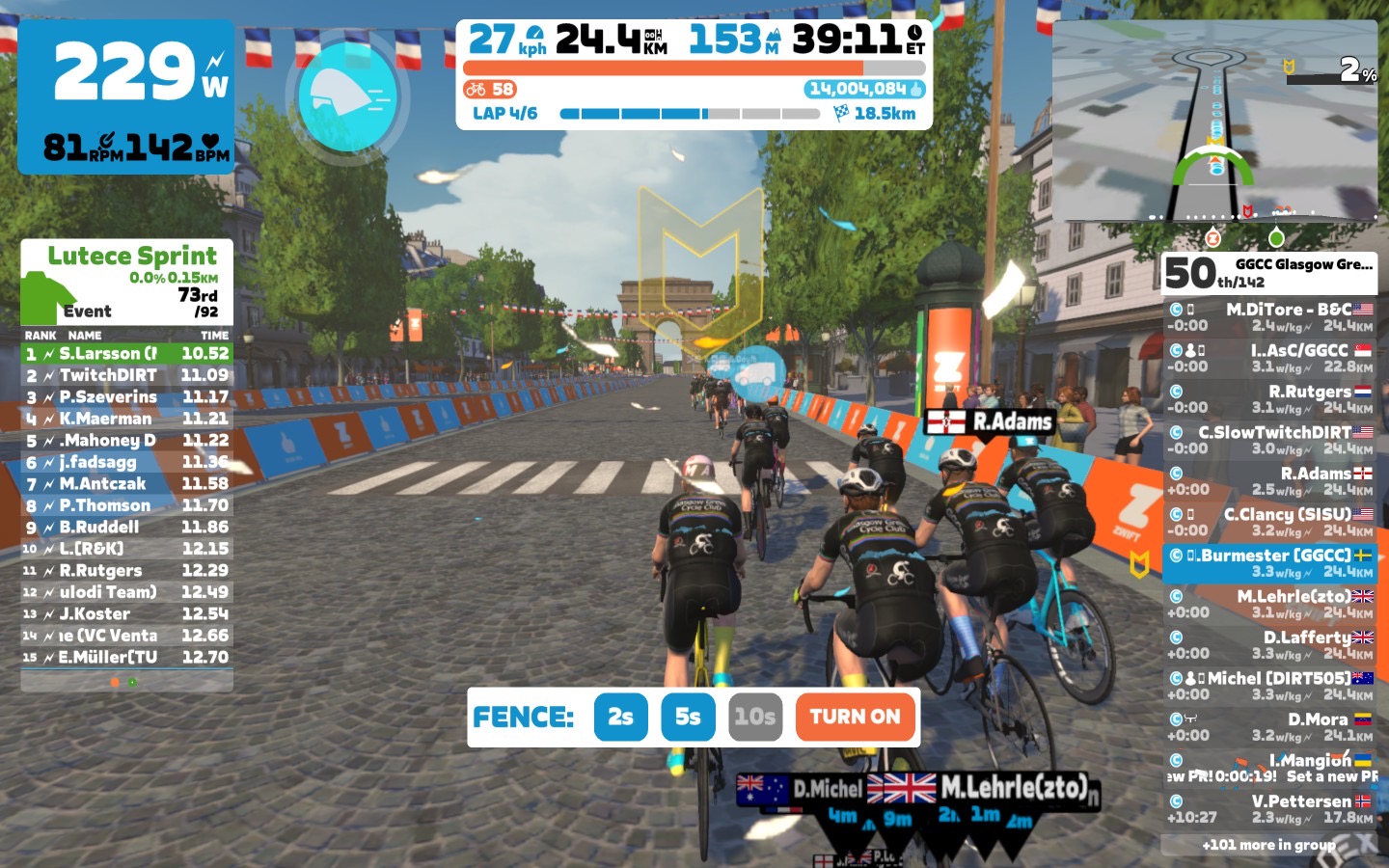Image resolution: width=1389 pixels, height=868 pixels.
Task: Click the route minimap
Action: coord(1214,121)
